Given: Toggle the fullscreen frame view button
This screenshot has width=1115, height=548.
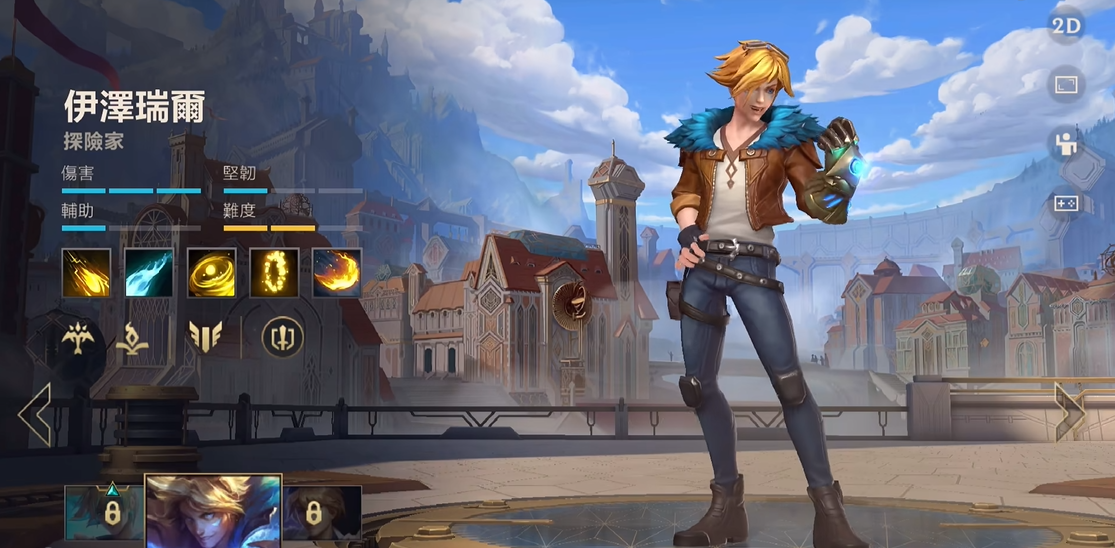Looking at the screenshot, I should pos(1066,85).
